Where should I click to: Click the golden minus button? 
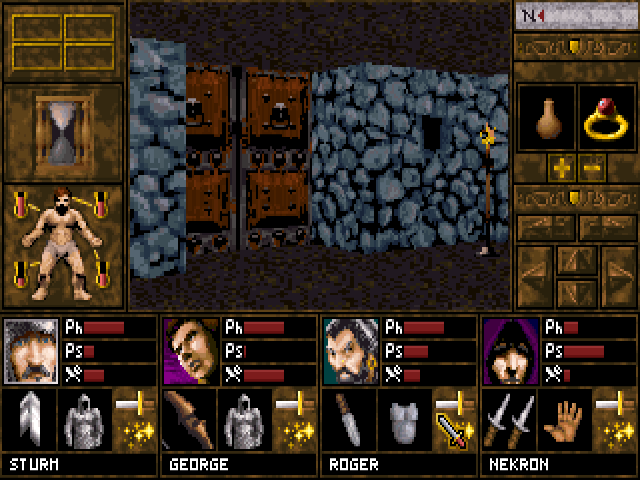591,165
